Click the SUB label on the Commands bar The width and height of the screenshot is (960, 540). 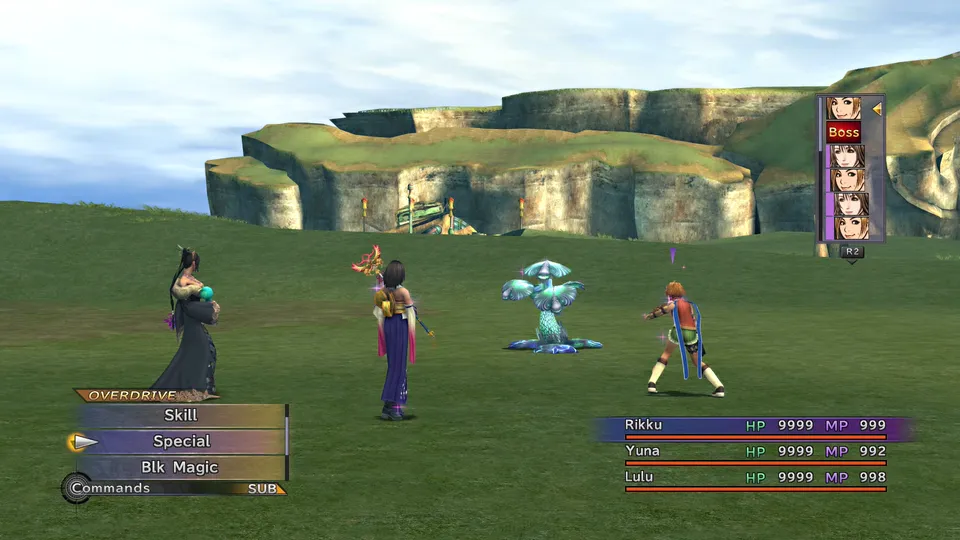tap(264, 489)
